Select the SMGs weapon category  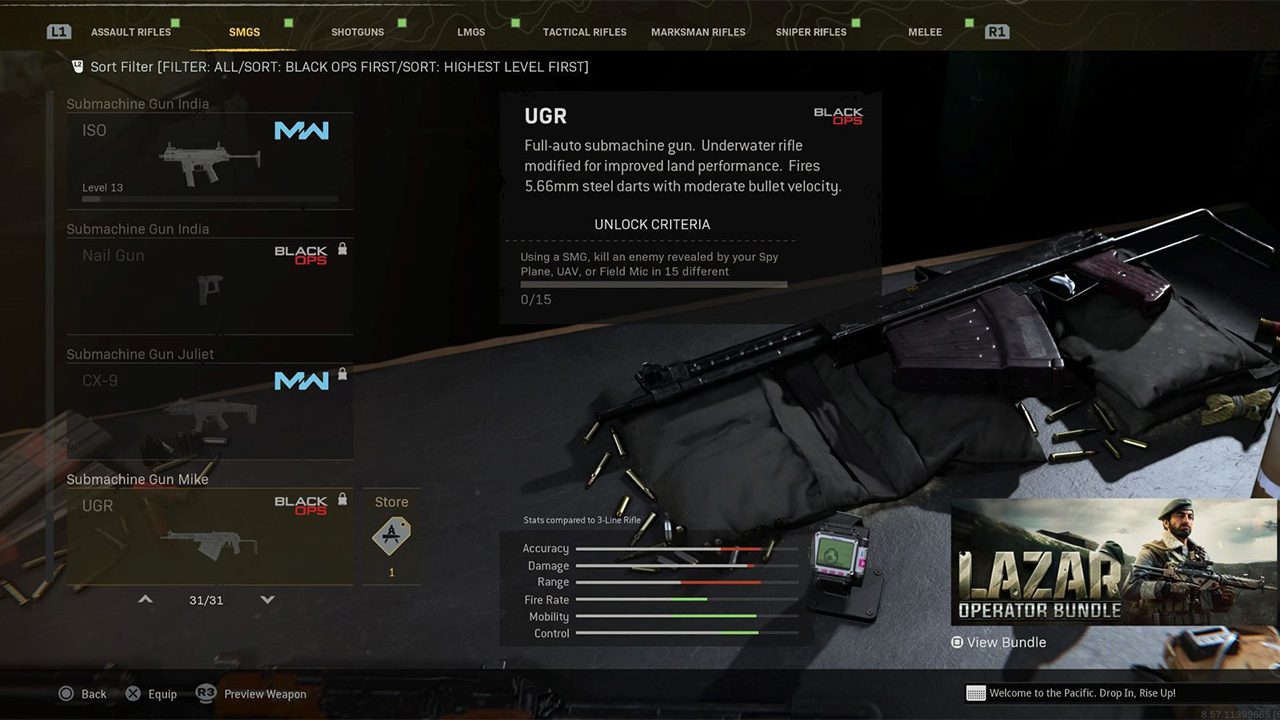click(244, 32)
